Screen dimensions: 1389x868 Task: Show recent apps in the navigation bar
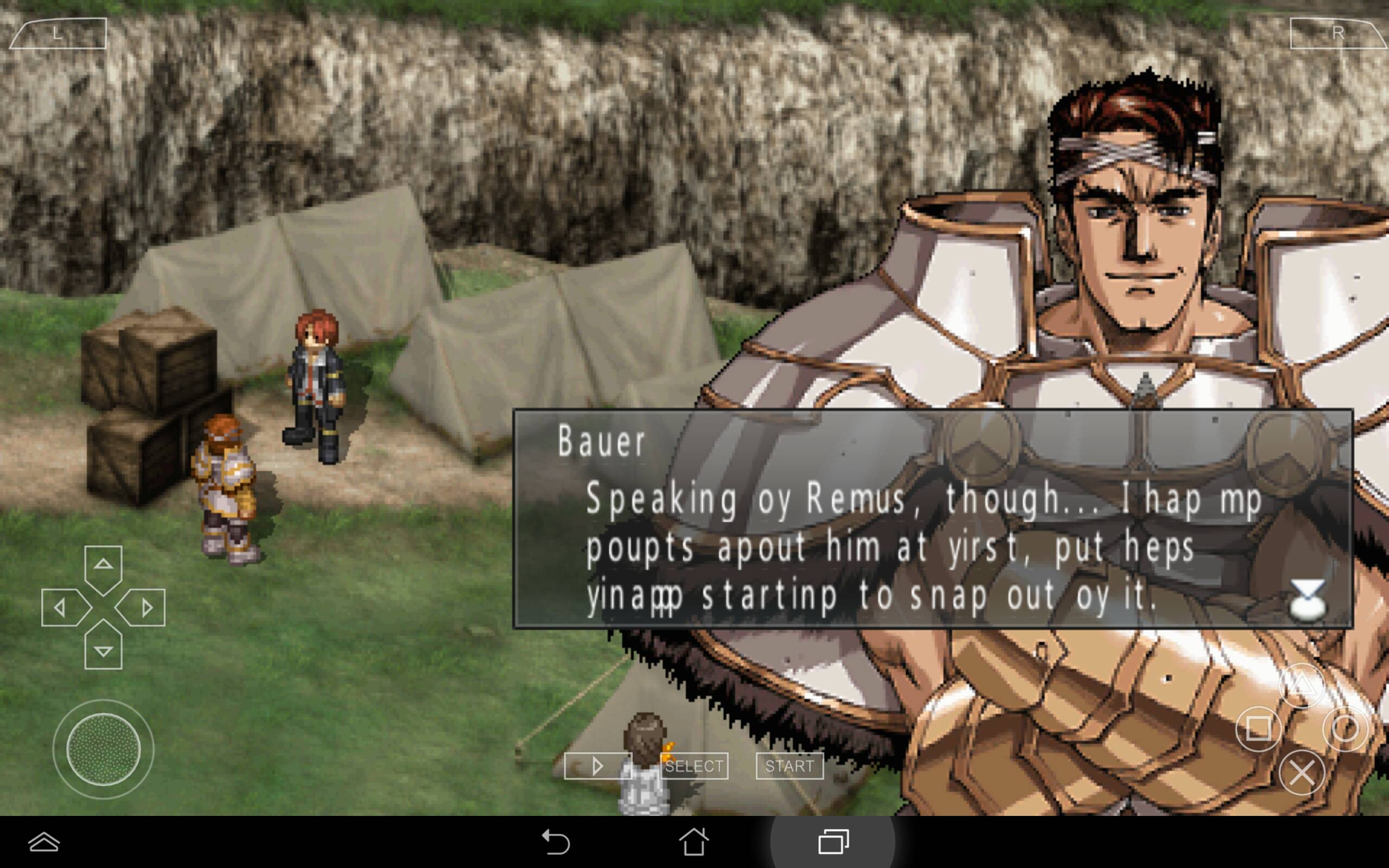coord(833,842)
